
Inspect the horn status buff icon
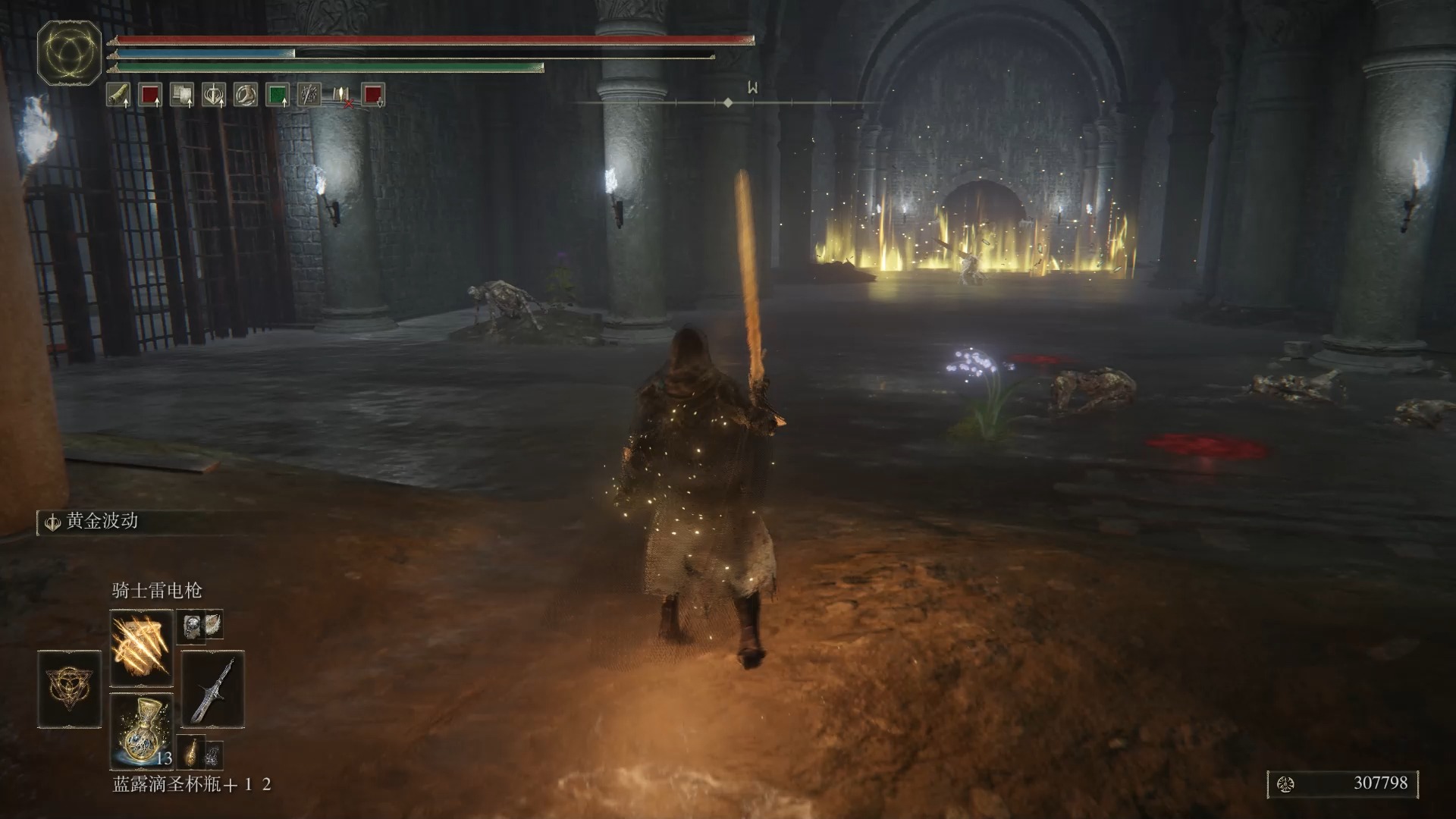[118, 95]
